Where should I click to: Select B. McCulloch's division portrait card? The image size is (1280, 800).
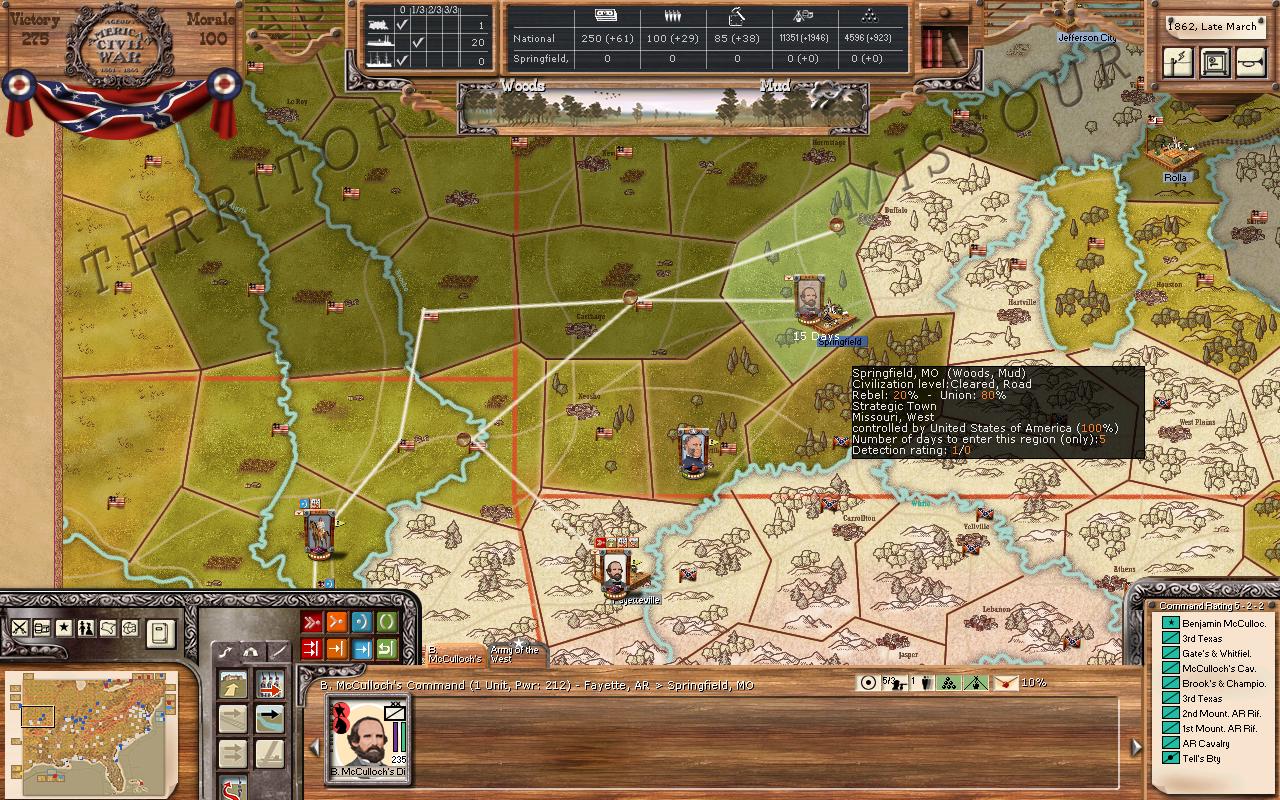click(369, 739)
